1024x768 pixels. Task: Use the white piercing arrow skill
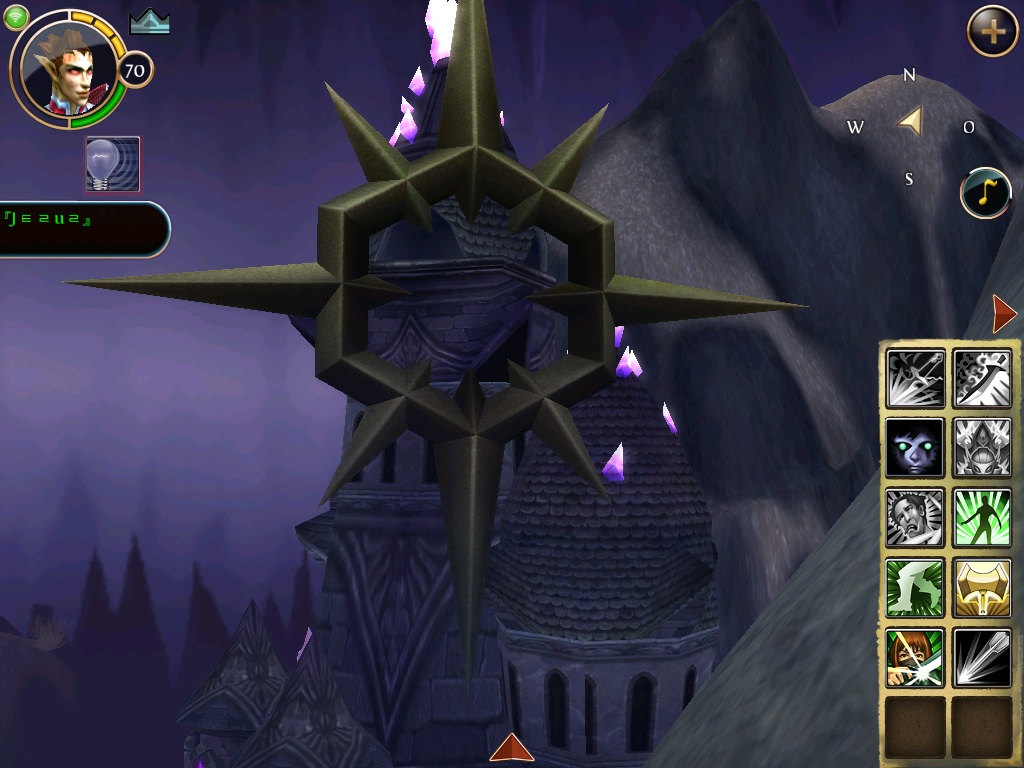pos(982,658)
